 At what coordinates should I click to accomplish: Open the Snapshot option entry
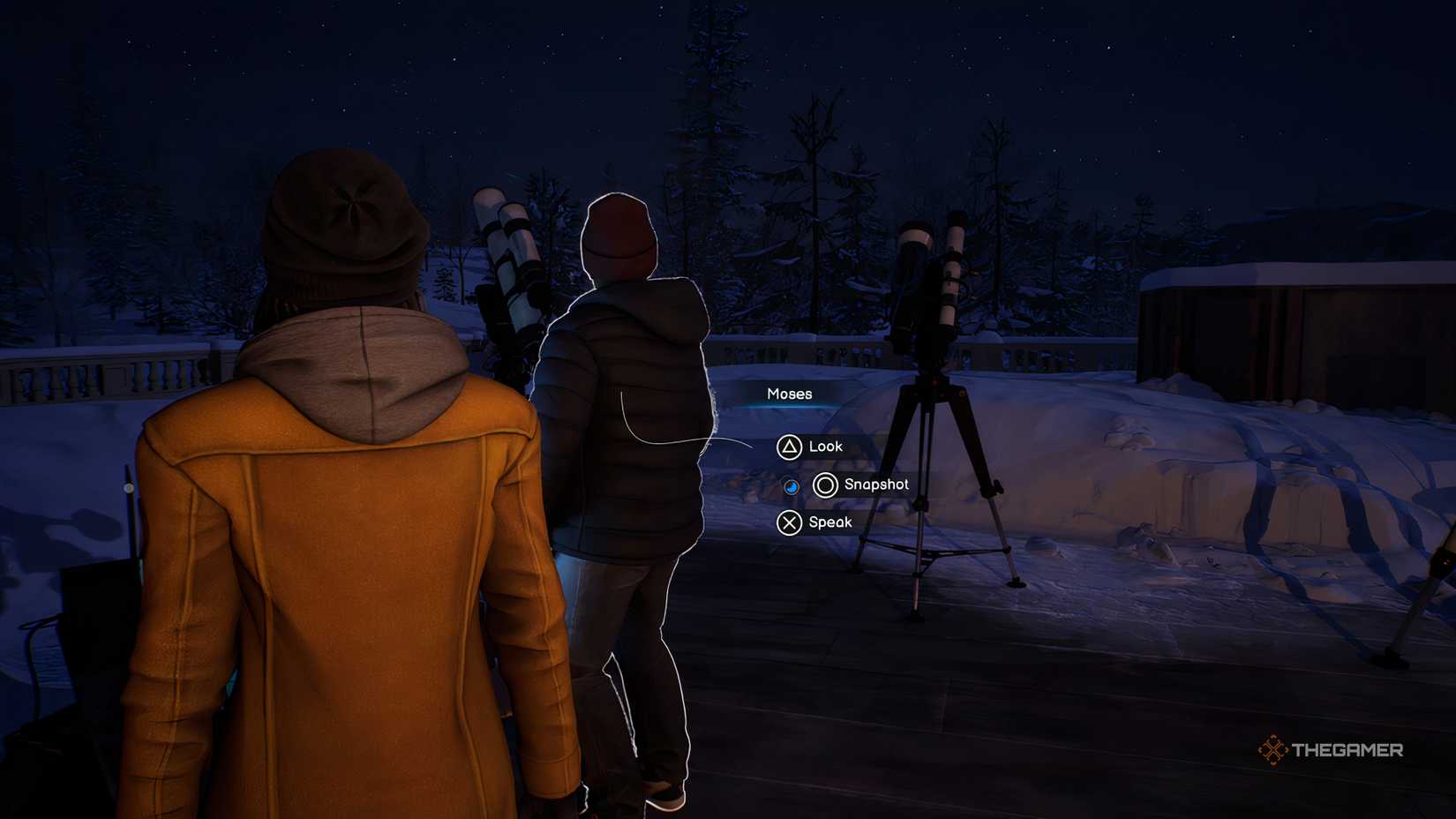pos(877,484)
